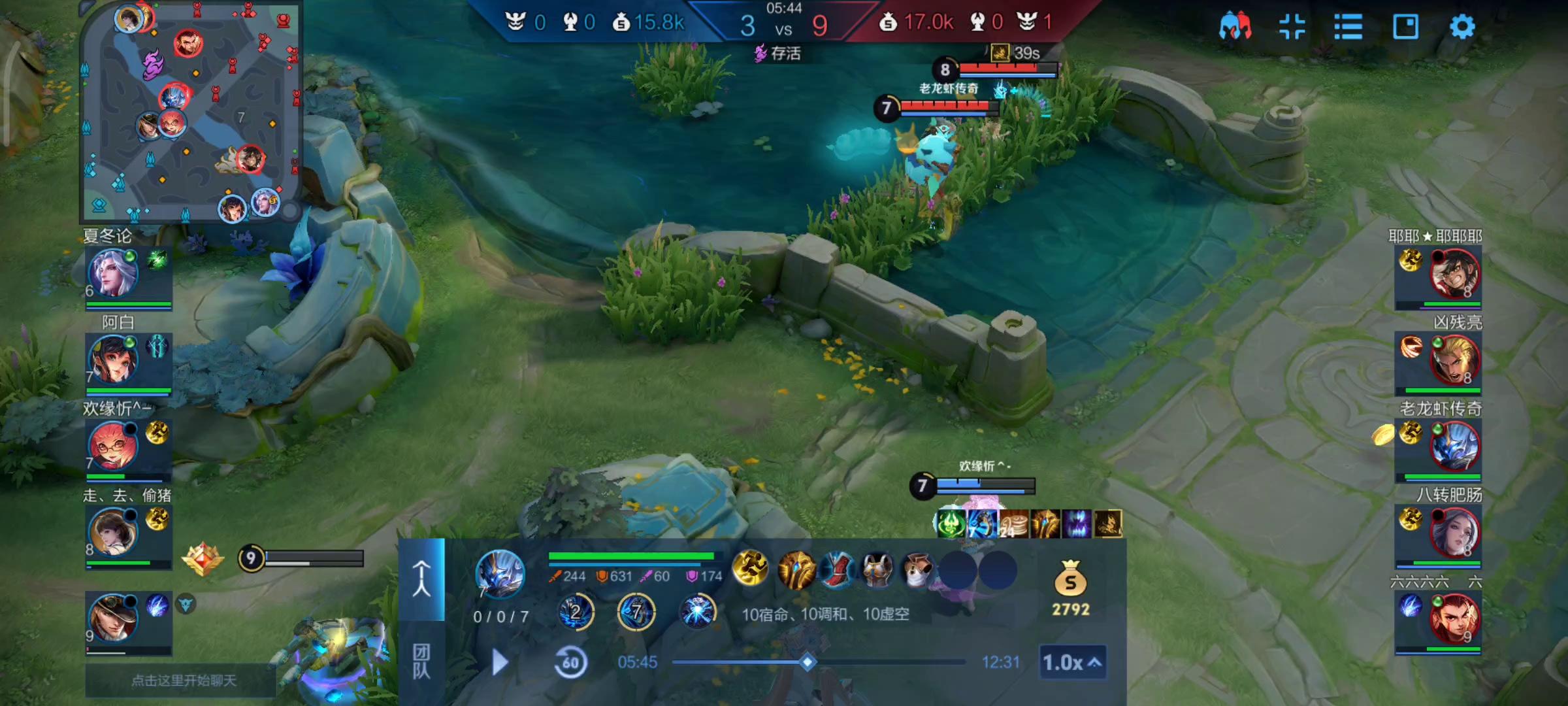Open the list view button

pos(1348,27)
